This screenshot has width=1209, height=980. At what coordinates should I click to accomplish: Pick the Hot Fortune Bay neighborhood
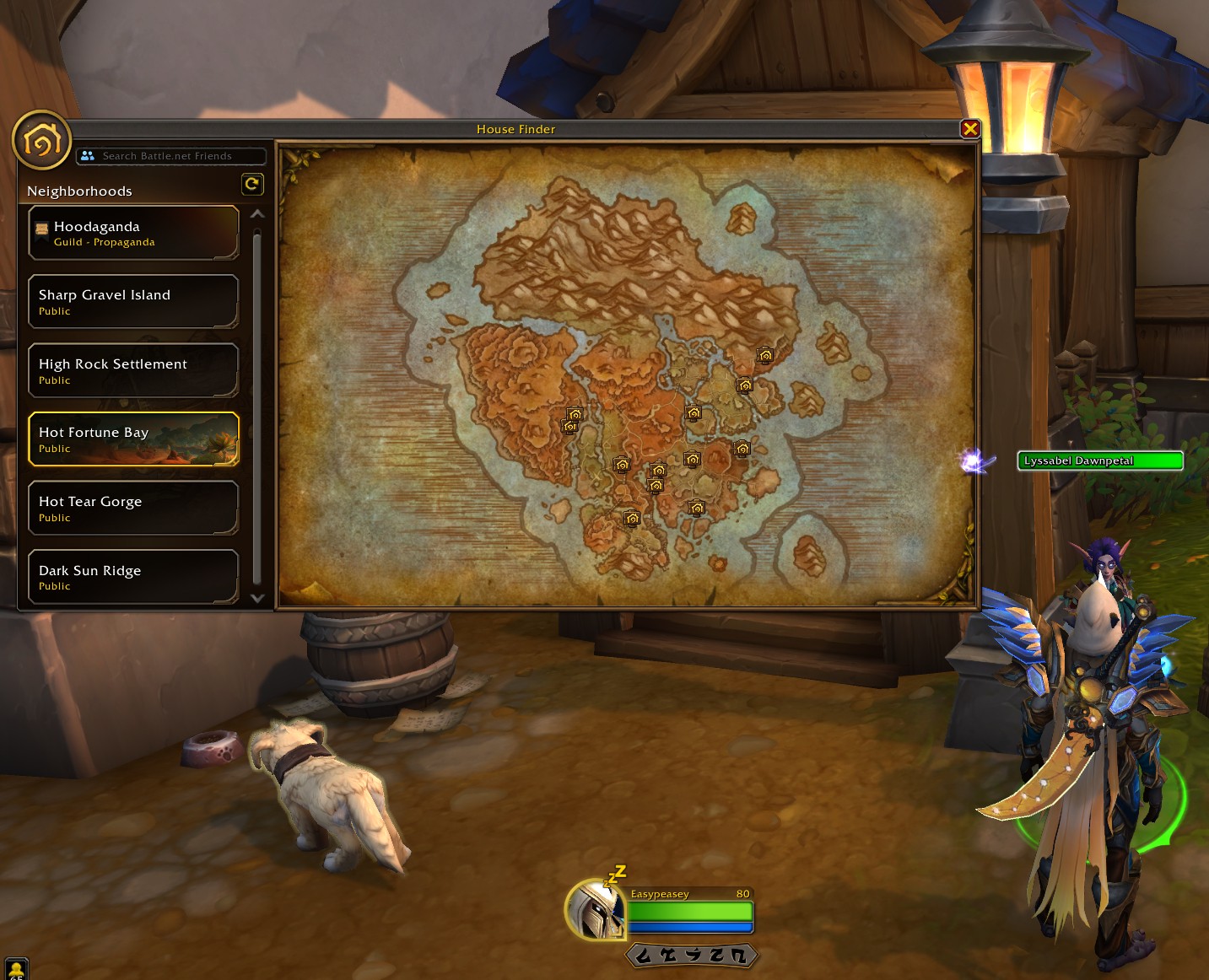click(x=133, y=439)
